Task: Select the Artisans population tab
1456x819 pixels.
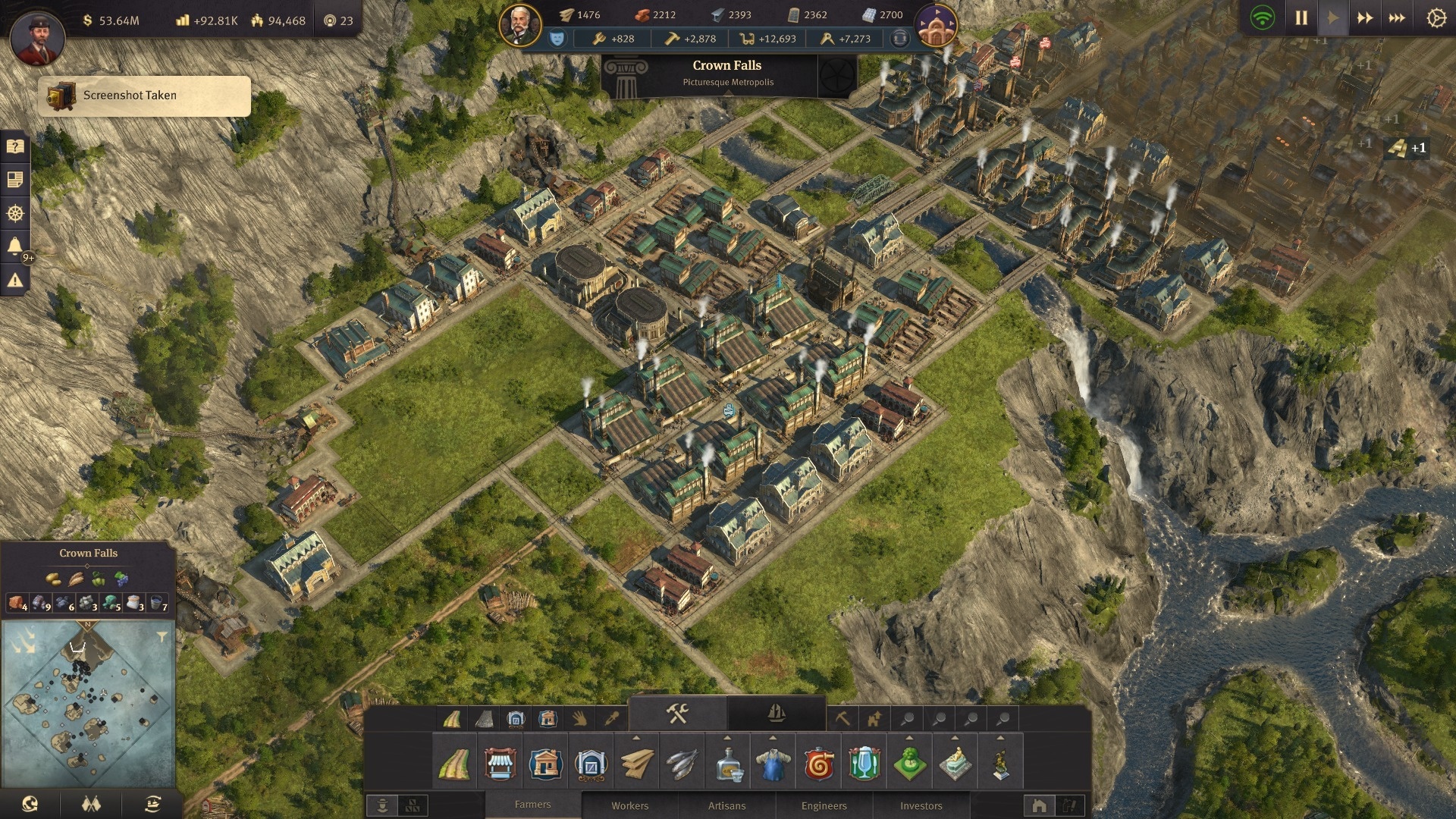Action: click(726, 805)
